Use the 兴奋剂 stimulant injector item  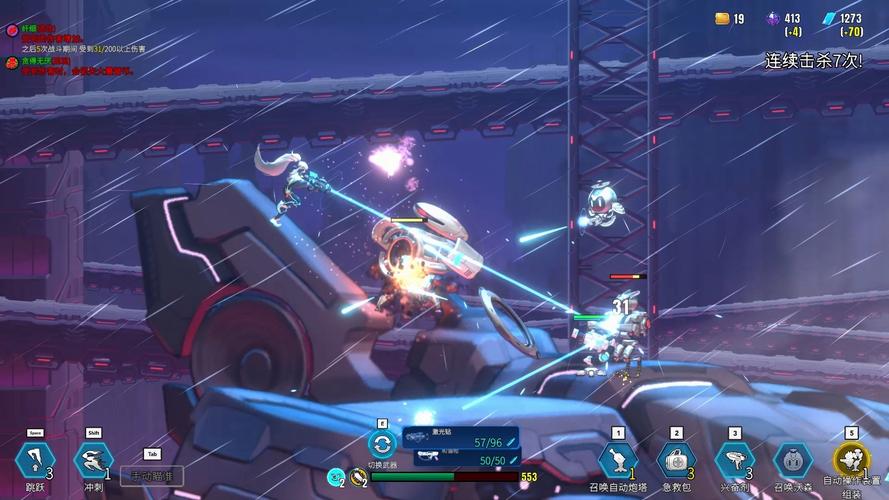[x=734, y=460]
